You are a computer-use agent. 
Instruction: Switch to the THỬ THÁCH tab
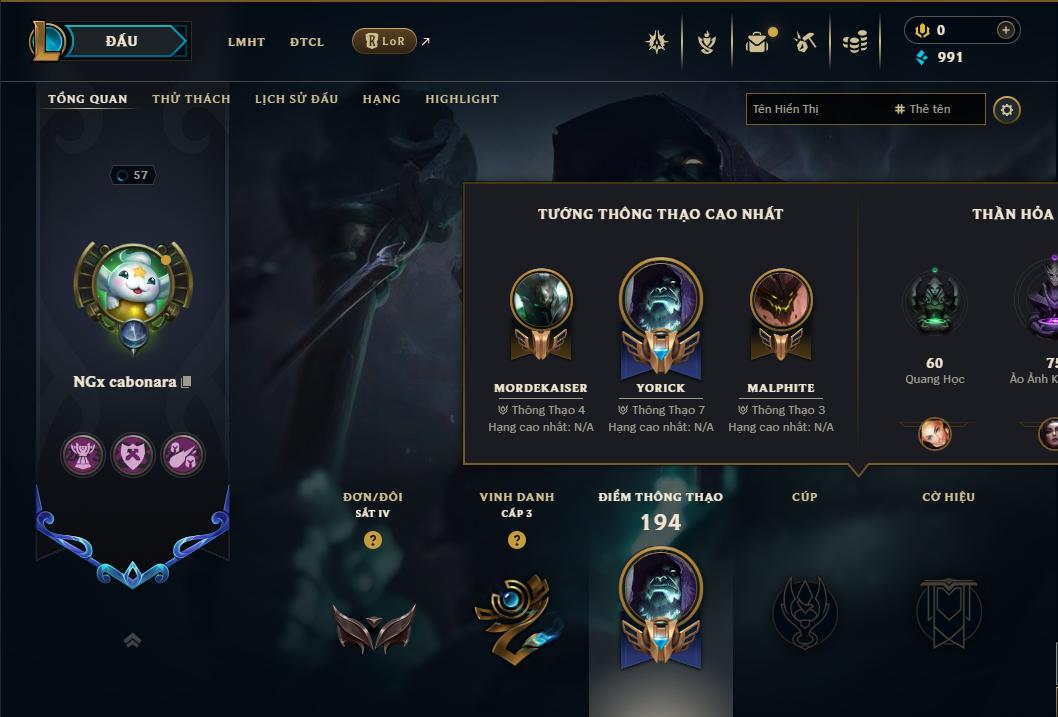click(191, 99)
